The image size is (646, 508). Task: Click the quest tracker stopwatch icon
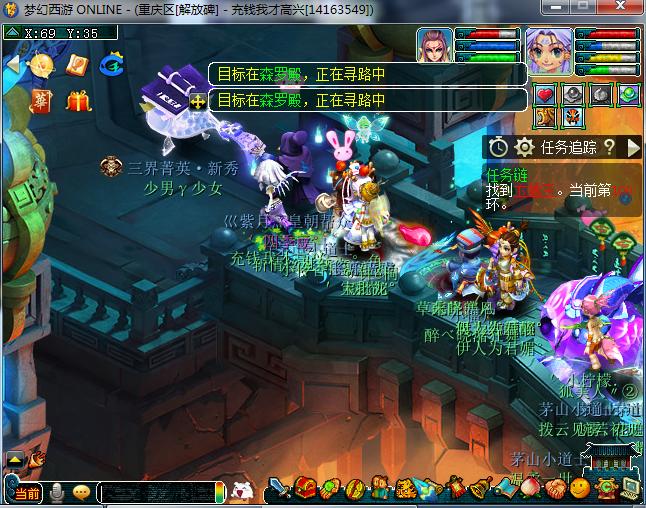[x=500, y=147]
